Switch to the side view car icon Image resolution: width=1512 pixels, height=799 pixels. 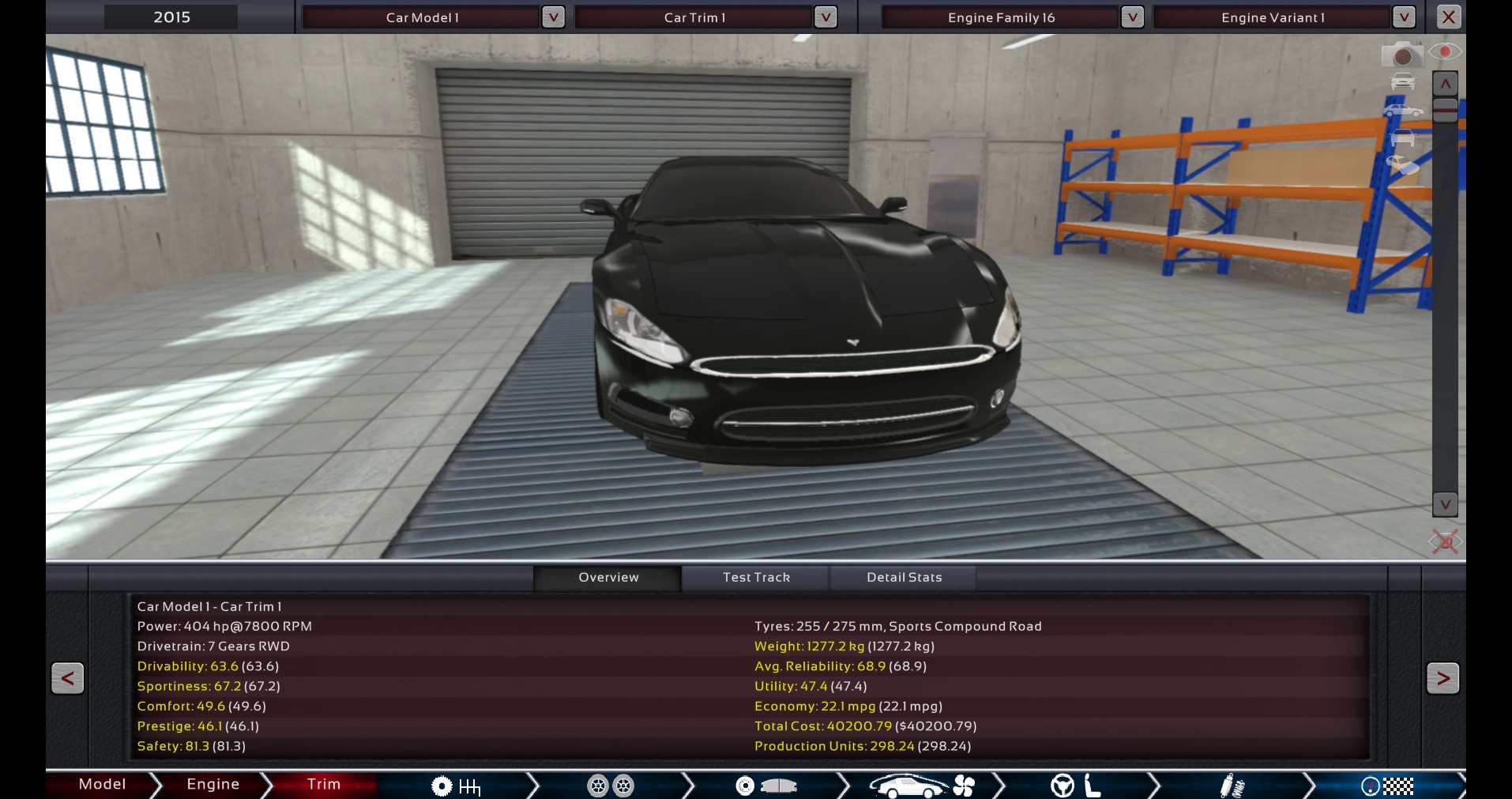pyautogui.click(x=1403, y=111)
